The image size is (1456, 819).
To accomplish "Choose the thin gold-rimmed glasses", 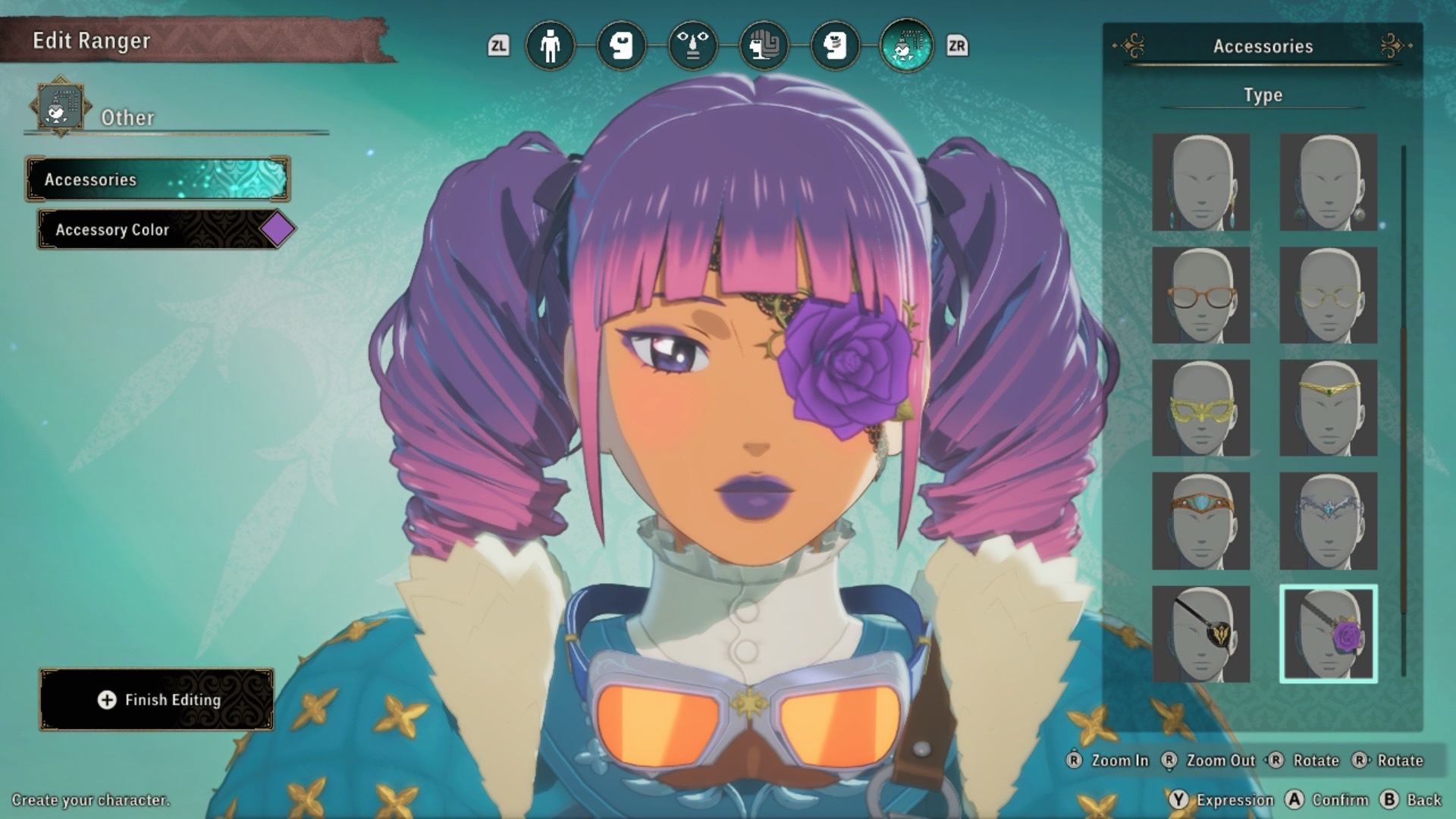I will click(x=1328, y=295).
